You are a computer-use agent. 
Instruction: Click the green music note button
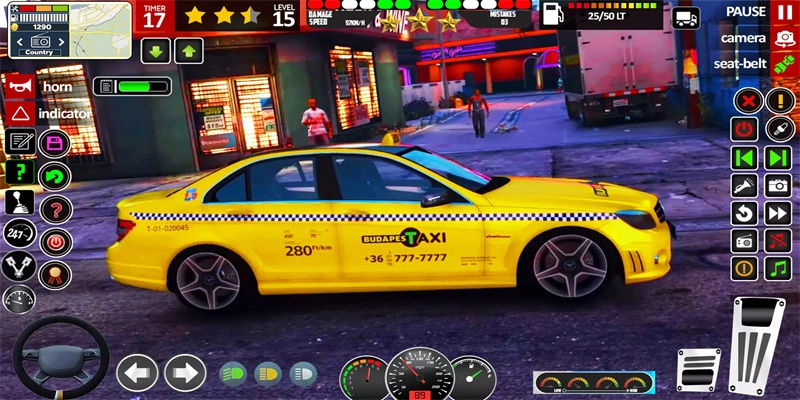(778, 268)
